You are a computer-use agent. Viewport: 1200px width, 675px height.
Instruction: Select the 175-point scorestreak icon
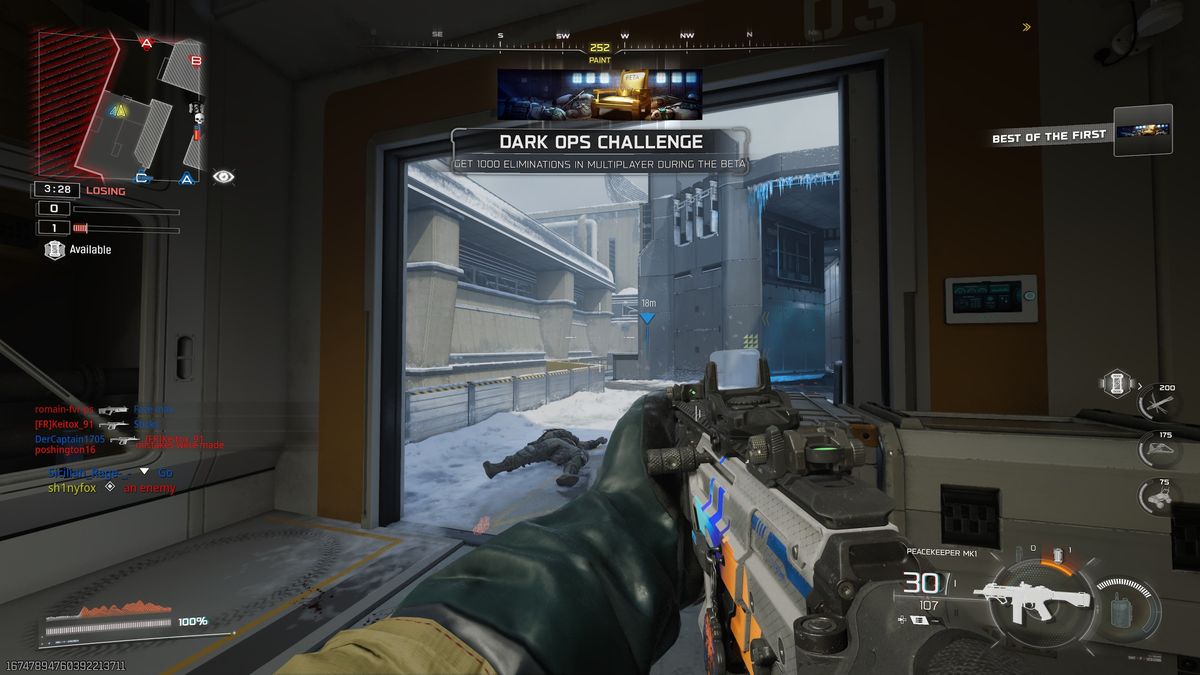1160,449
